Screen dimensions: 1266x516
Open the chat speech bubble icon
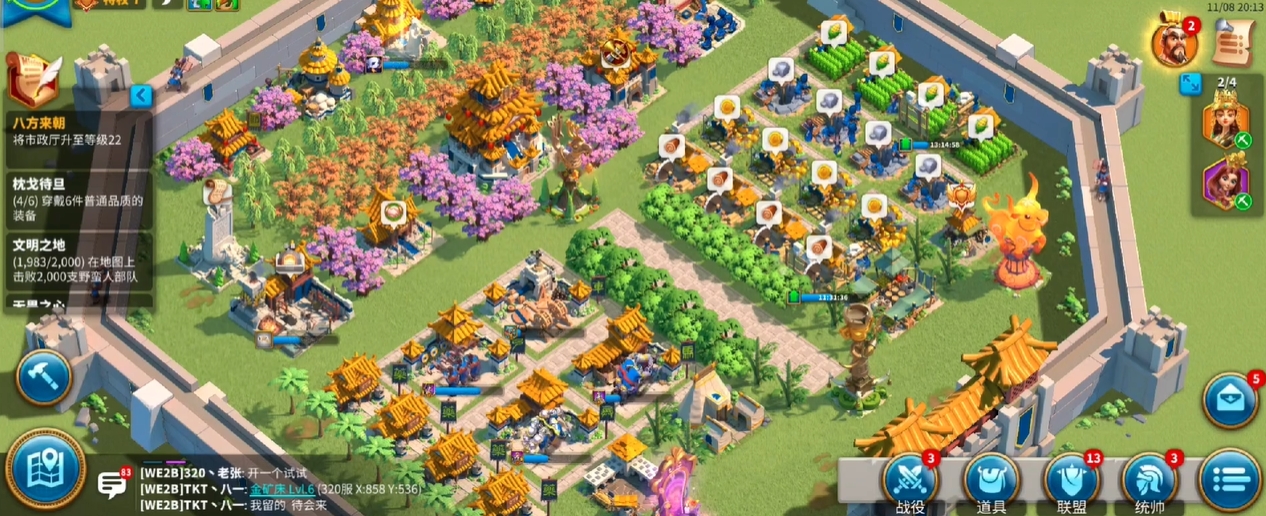point(112,484)
